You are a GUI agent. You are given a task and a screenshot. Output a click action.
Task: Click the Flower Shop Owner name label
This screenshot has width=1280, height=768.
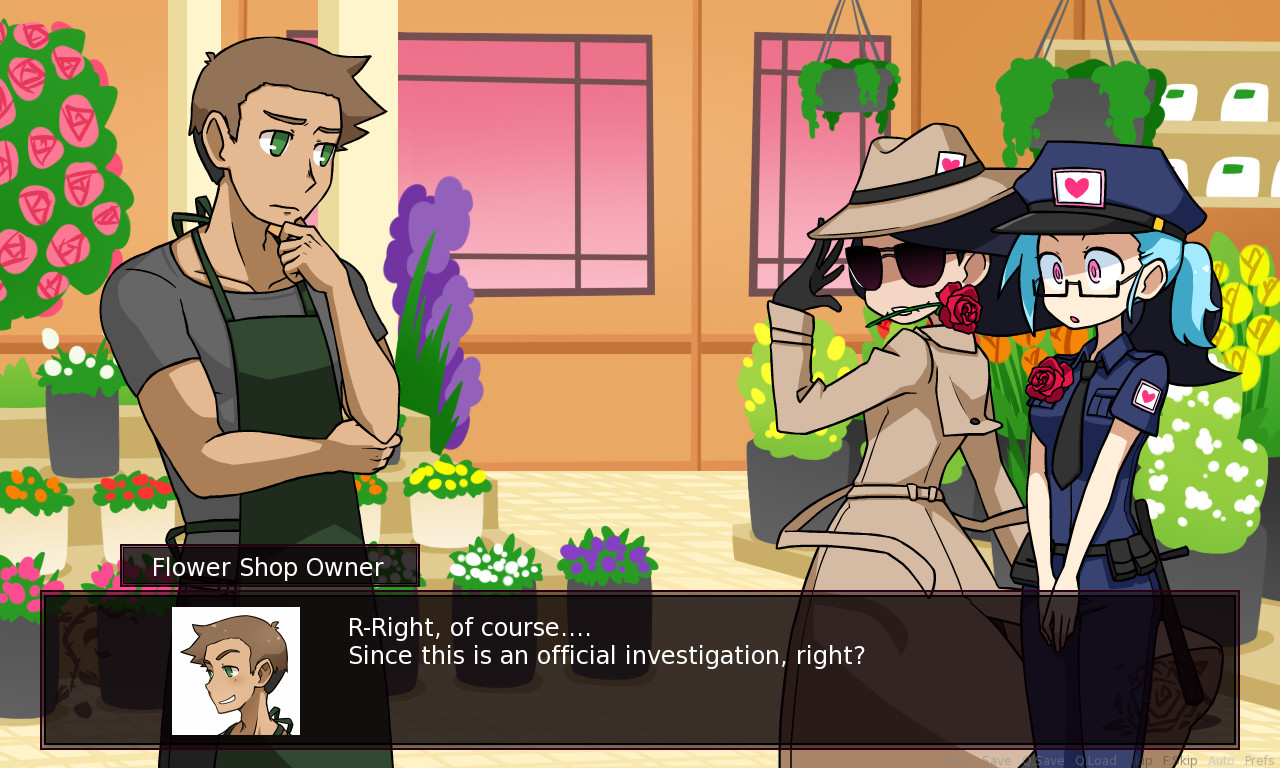pos(268,566)
